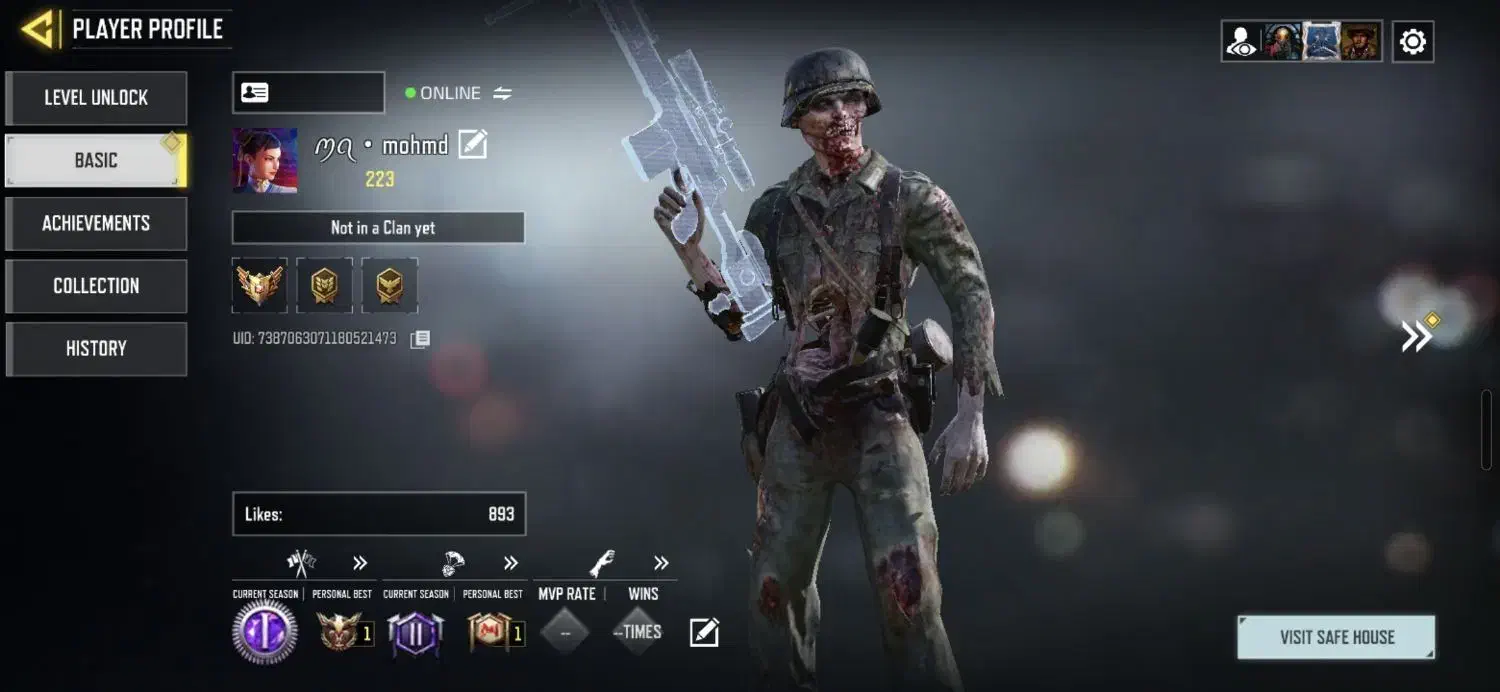Expand battle royale parachute stats arrows
Viewport: 1500px width, 692px height.
pyautogui.click(x=511, y=563)
